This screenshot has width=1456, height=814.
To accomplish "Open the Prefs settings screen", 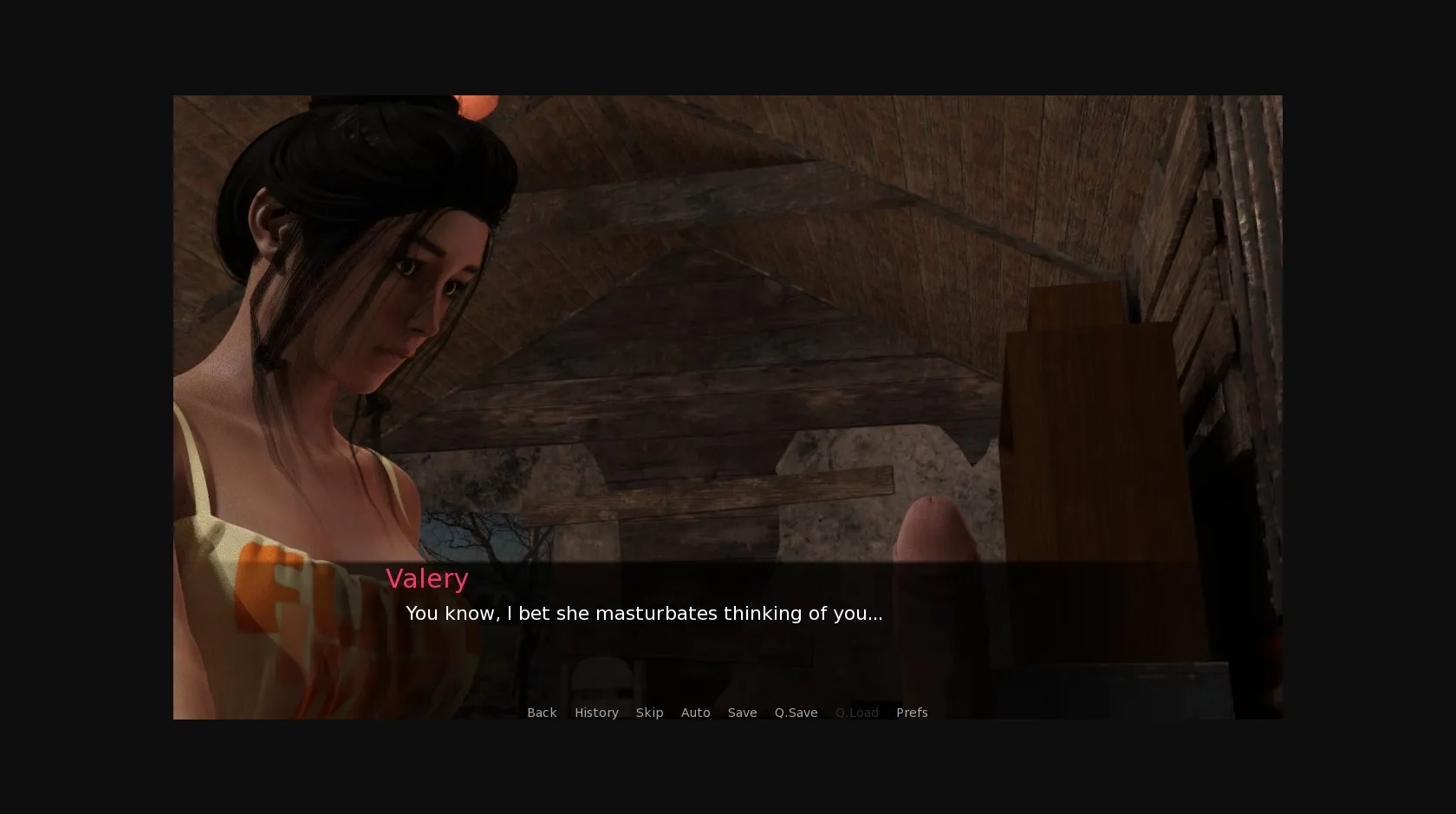I will [912, 712].
